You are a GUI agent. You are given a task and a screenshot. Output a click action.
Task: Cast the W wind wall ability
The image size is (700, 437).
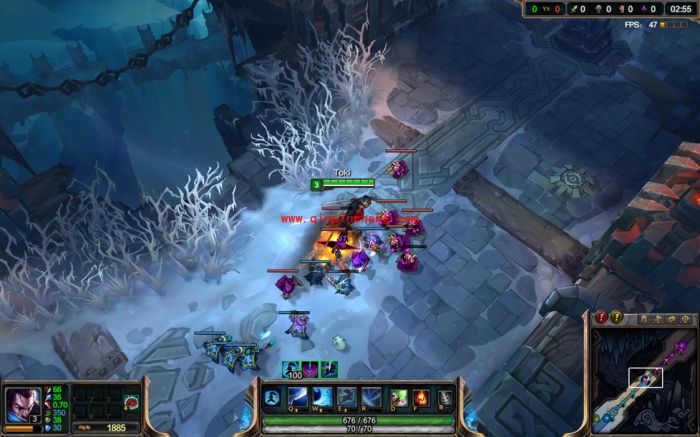tap(322, 396)
